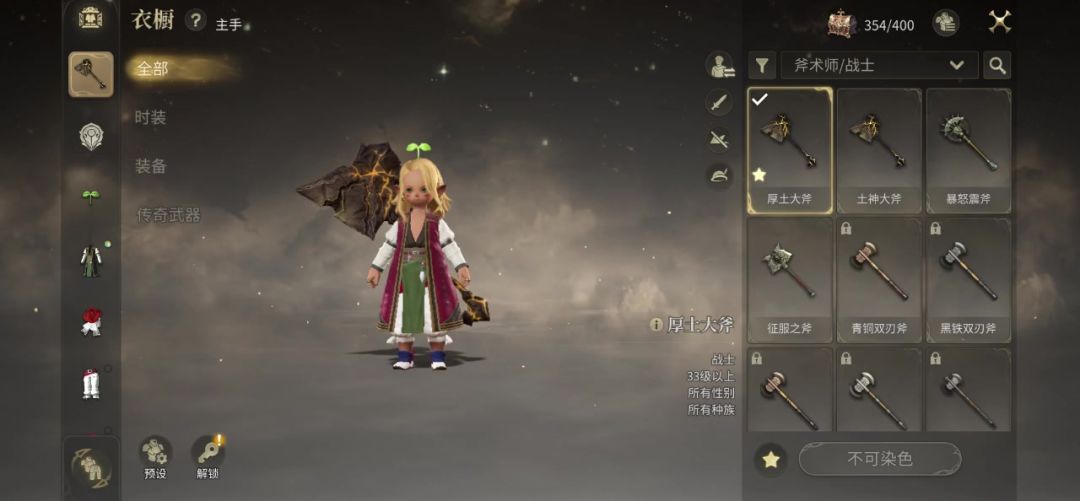Click the 解锁 unlock button
Screen dimensions: 1080x501
point(207,457)
